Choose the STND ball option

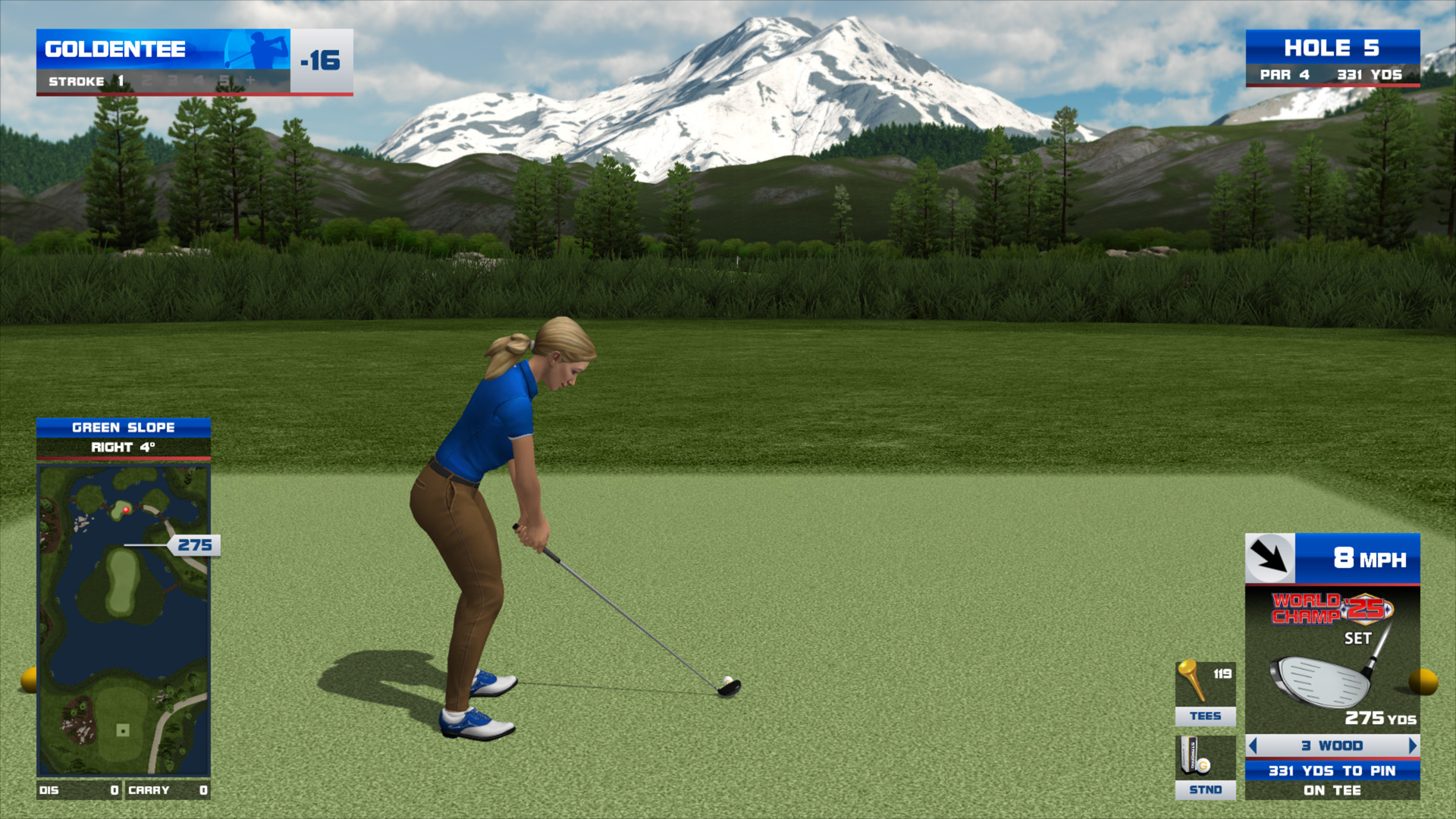click(1205, 767)
